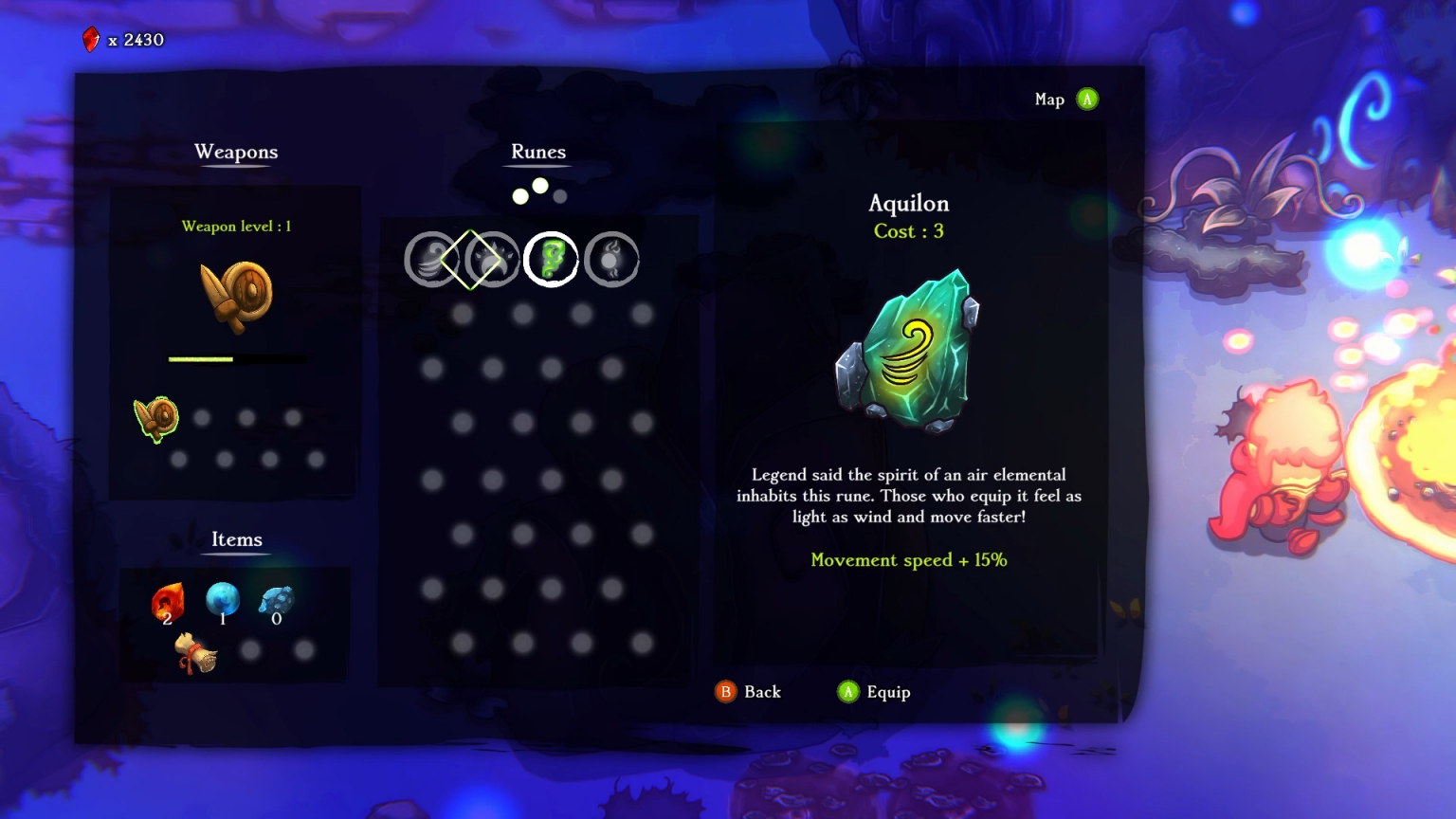Select the wooden sword and shield slot
The image size is (1456, 819).
coord(156,419)
